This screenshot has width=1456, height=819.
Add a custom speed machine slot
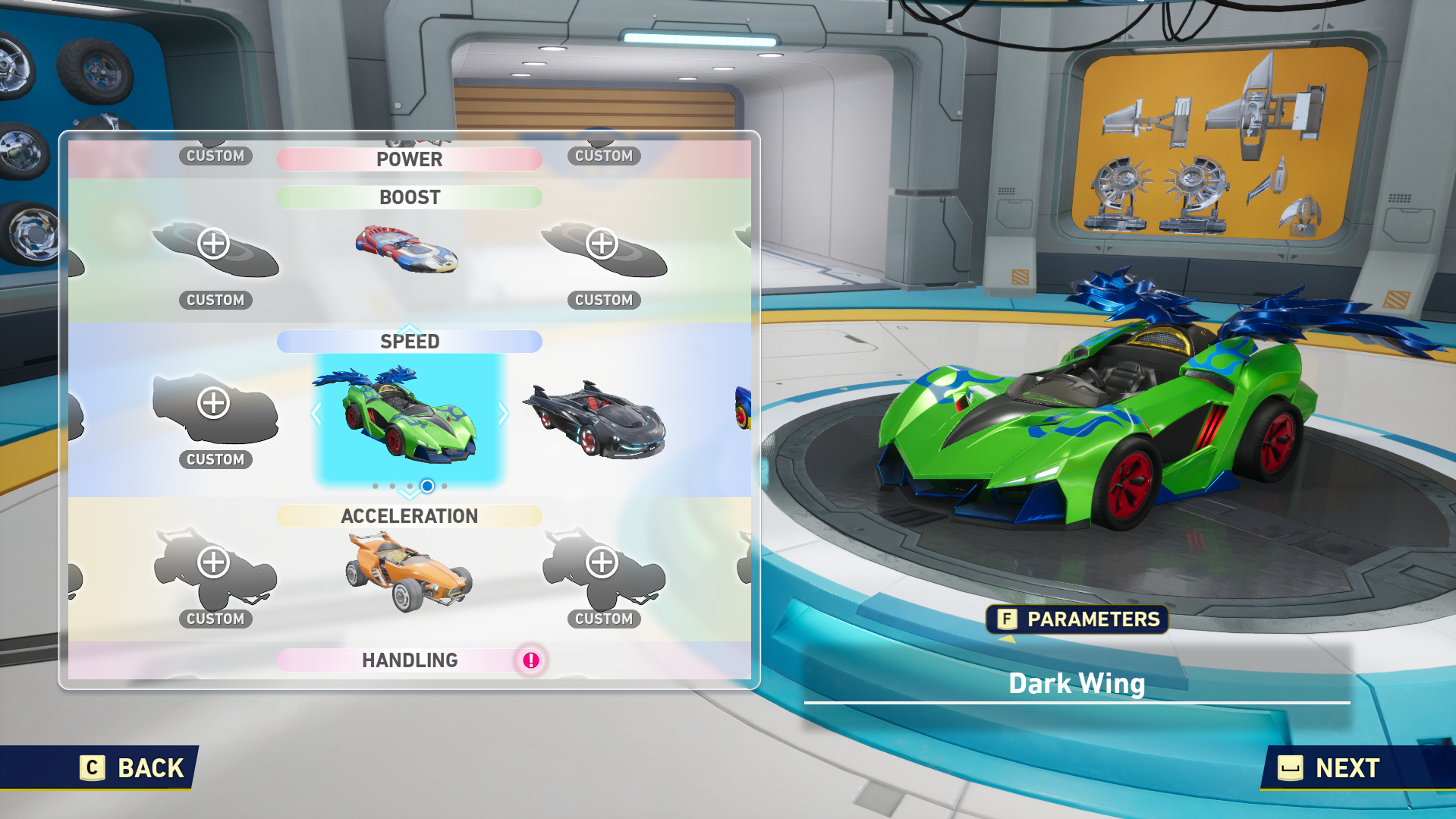[x=214, y=403]
